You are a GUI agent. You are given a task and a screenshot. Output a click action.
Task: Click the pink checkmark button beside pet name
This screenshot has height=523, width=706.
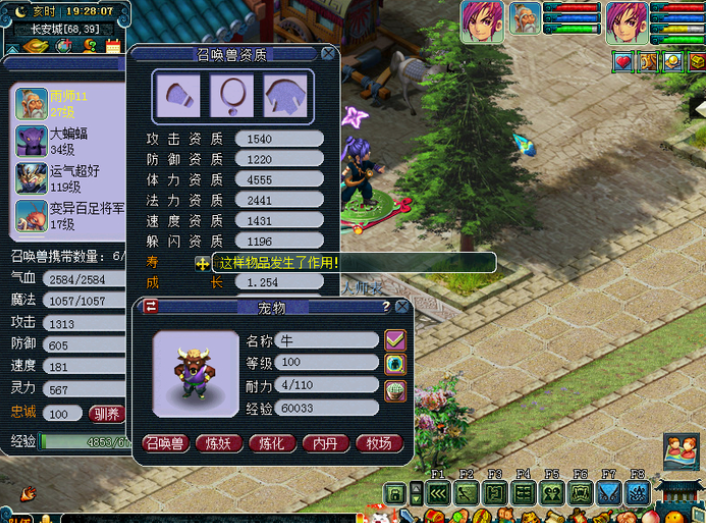click(x=395, y=340)
